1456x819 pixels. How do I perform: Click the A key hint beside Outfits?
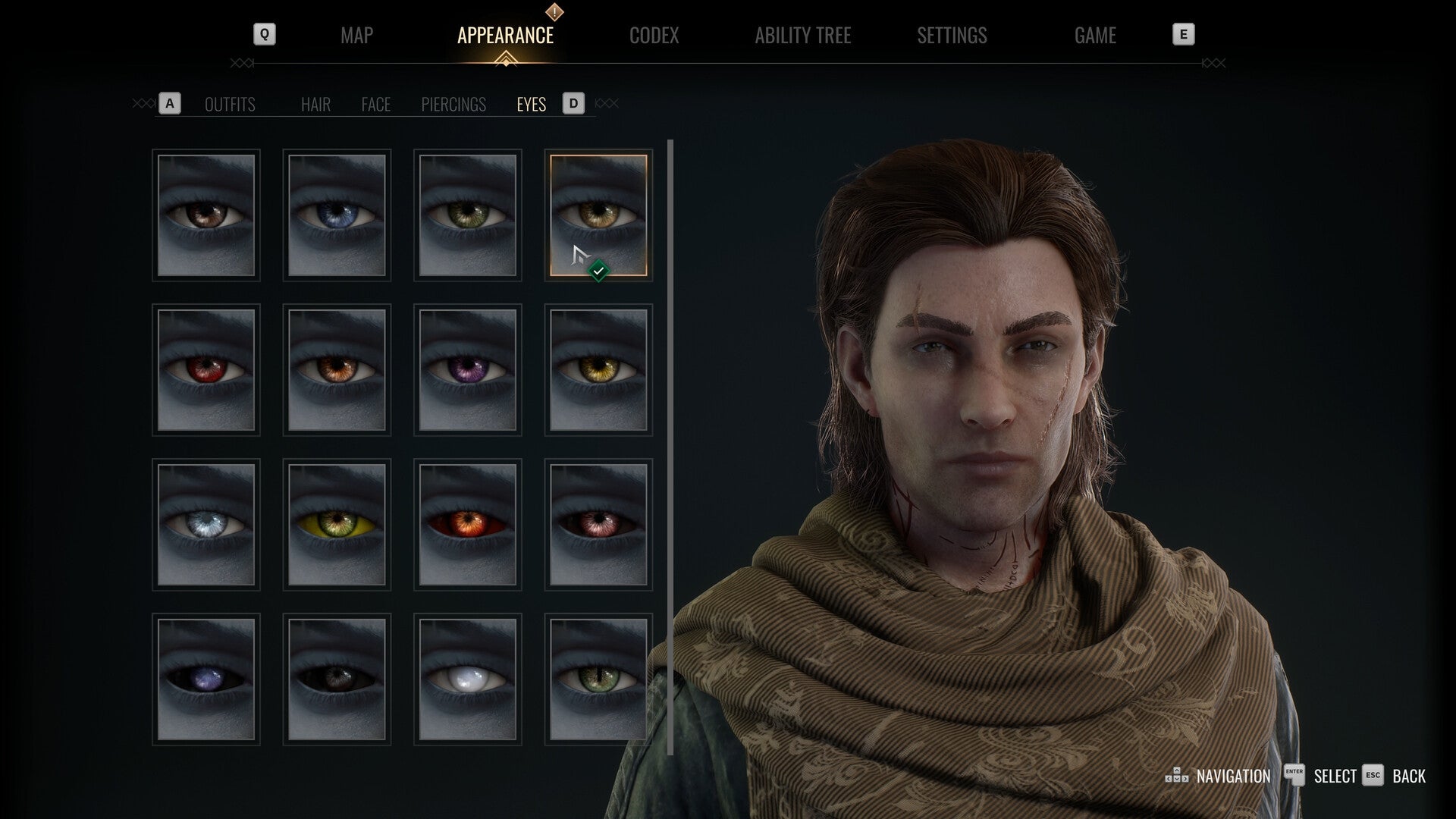click(170, 104)
